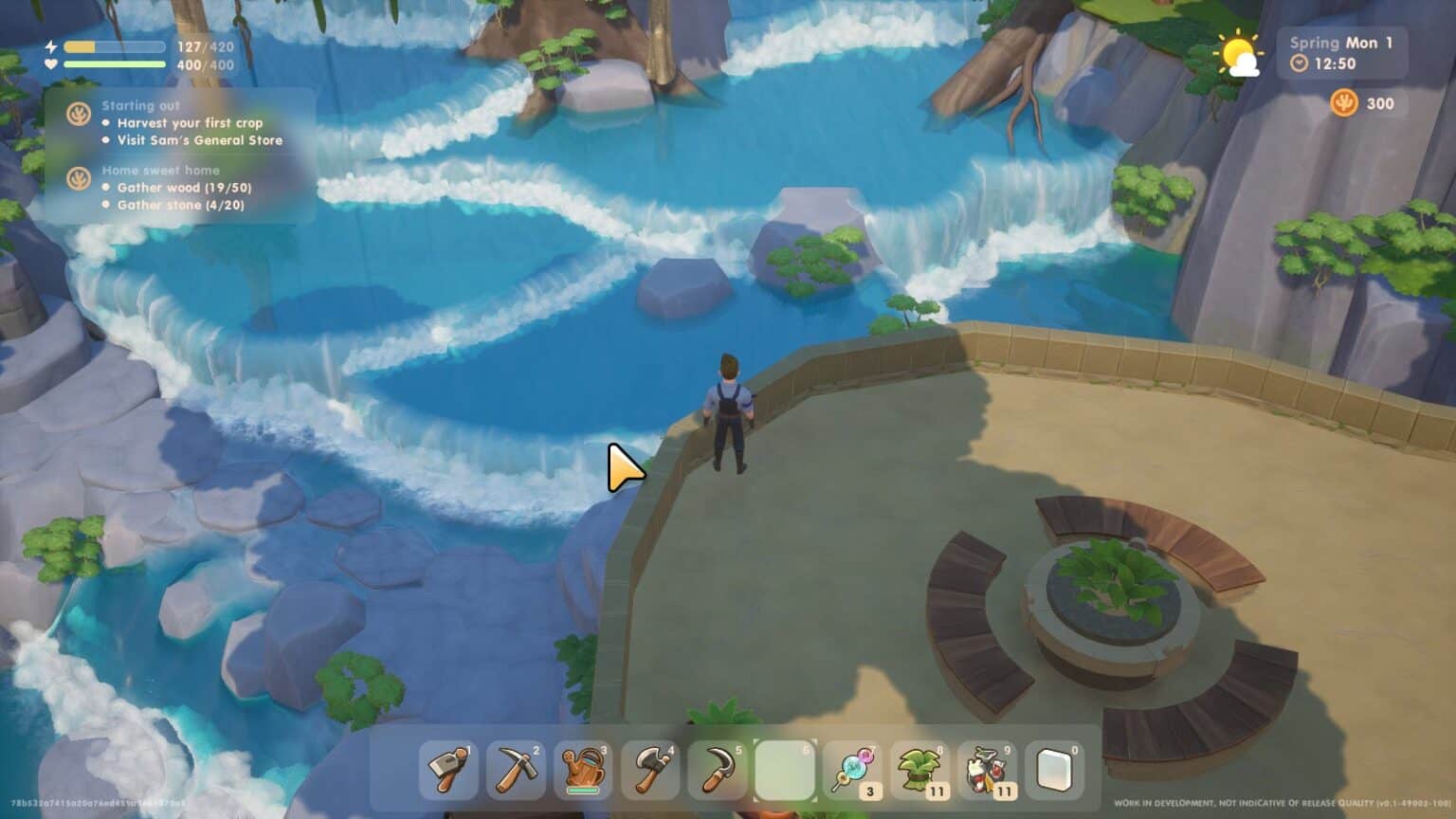
Task: Equip the sickle tool
Action: pyautogui.click(x=718, y=769)
